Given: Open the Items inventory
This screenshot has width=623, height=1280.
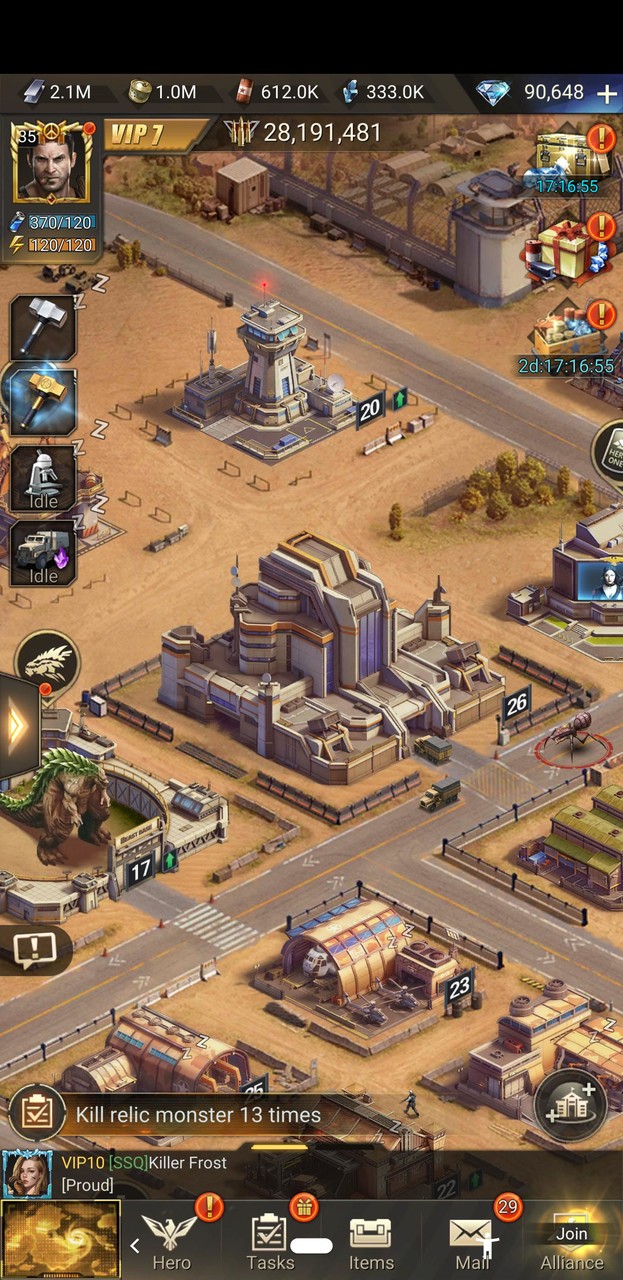Looking at the screenshot, I should (x=371, y=1242).
